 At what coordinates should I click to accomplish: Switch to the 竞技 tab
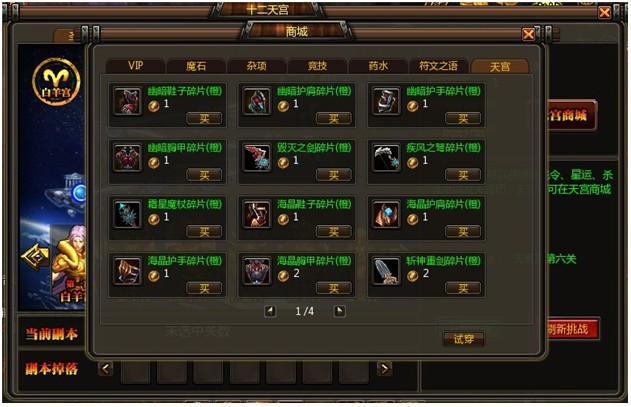(x=318, y=66)
